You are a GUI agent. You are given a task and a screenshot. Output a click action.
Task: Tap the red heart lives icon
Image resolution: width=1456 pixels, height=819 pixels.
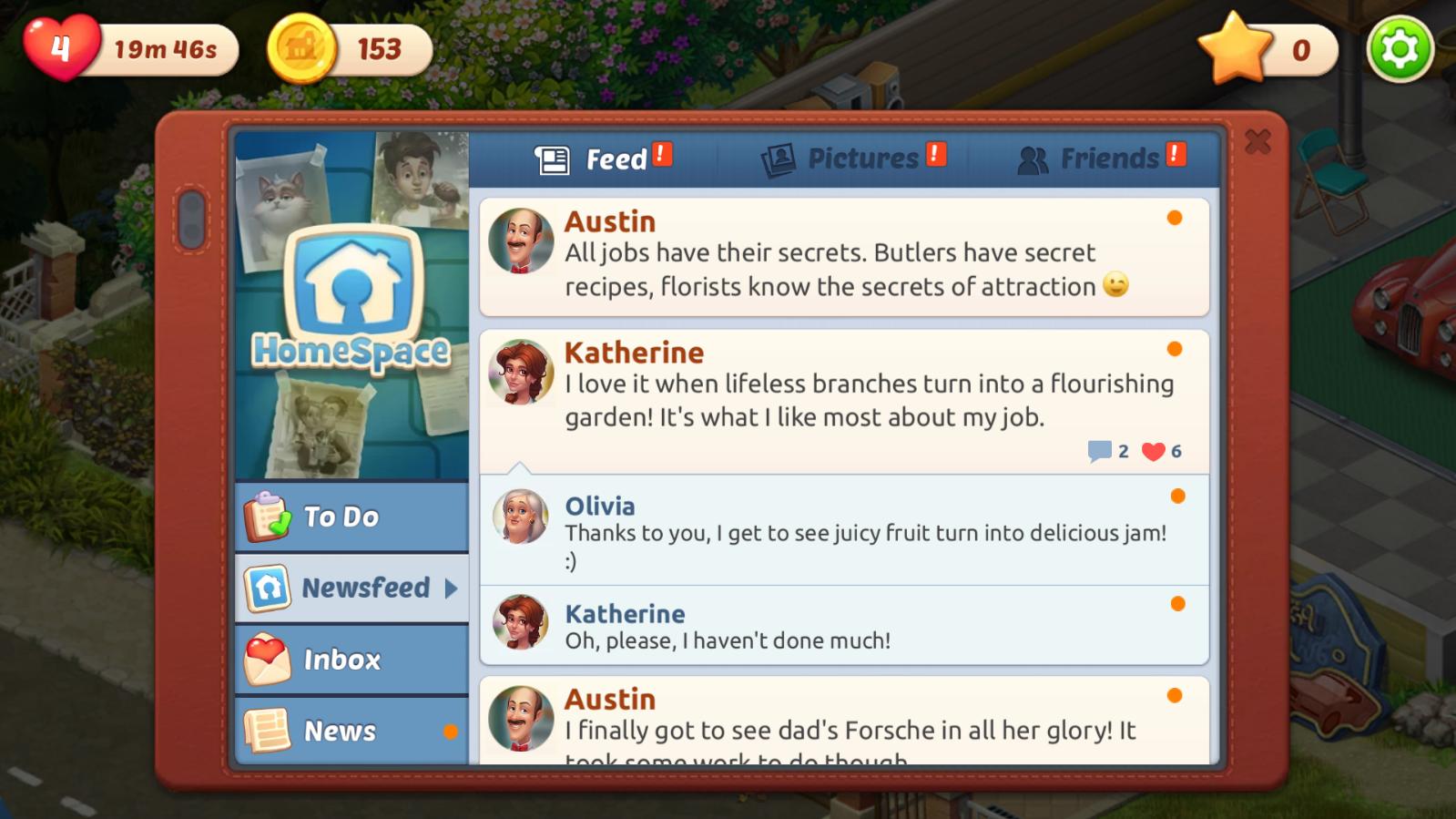point(60,47)
